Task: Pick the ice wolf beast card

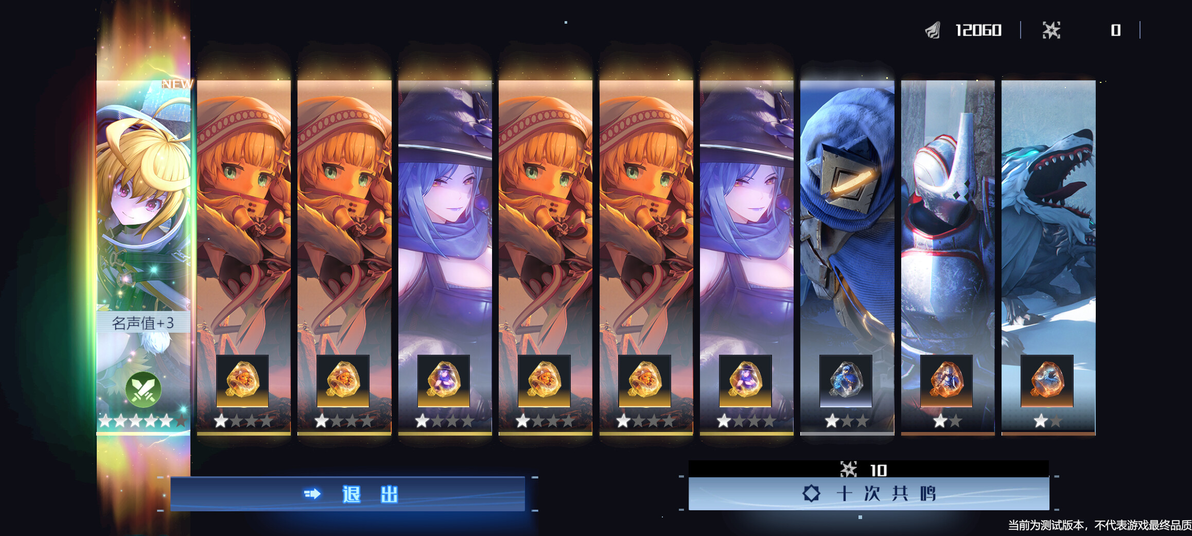Action: (x=1048, y=220)
